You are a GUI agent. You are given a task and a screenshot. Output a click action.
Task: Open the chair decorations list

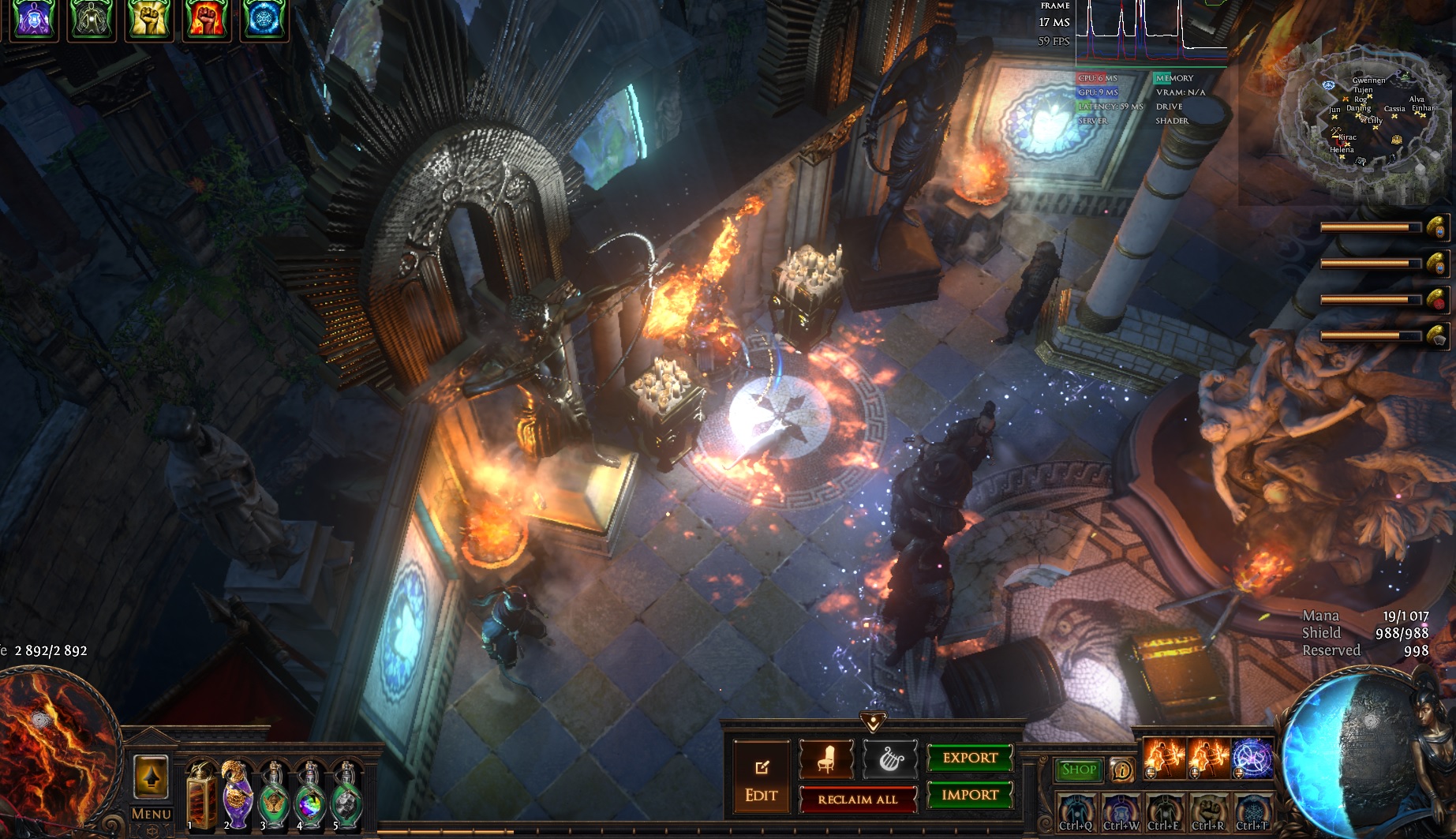point(826,760)
